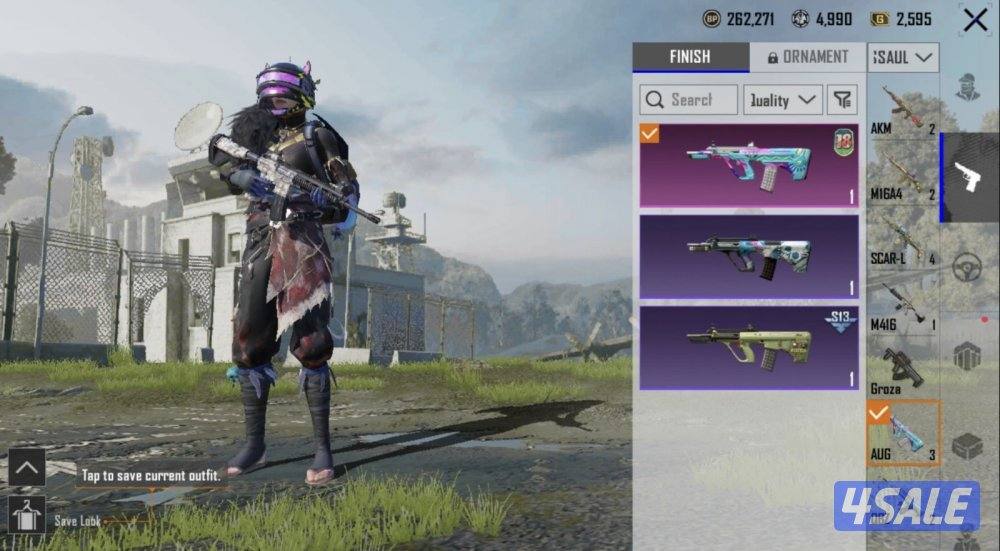Select the AUG weapon entry
Screen dimensions: 1000x551
pyautogui.click(x=903, y=432)
